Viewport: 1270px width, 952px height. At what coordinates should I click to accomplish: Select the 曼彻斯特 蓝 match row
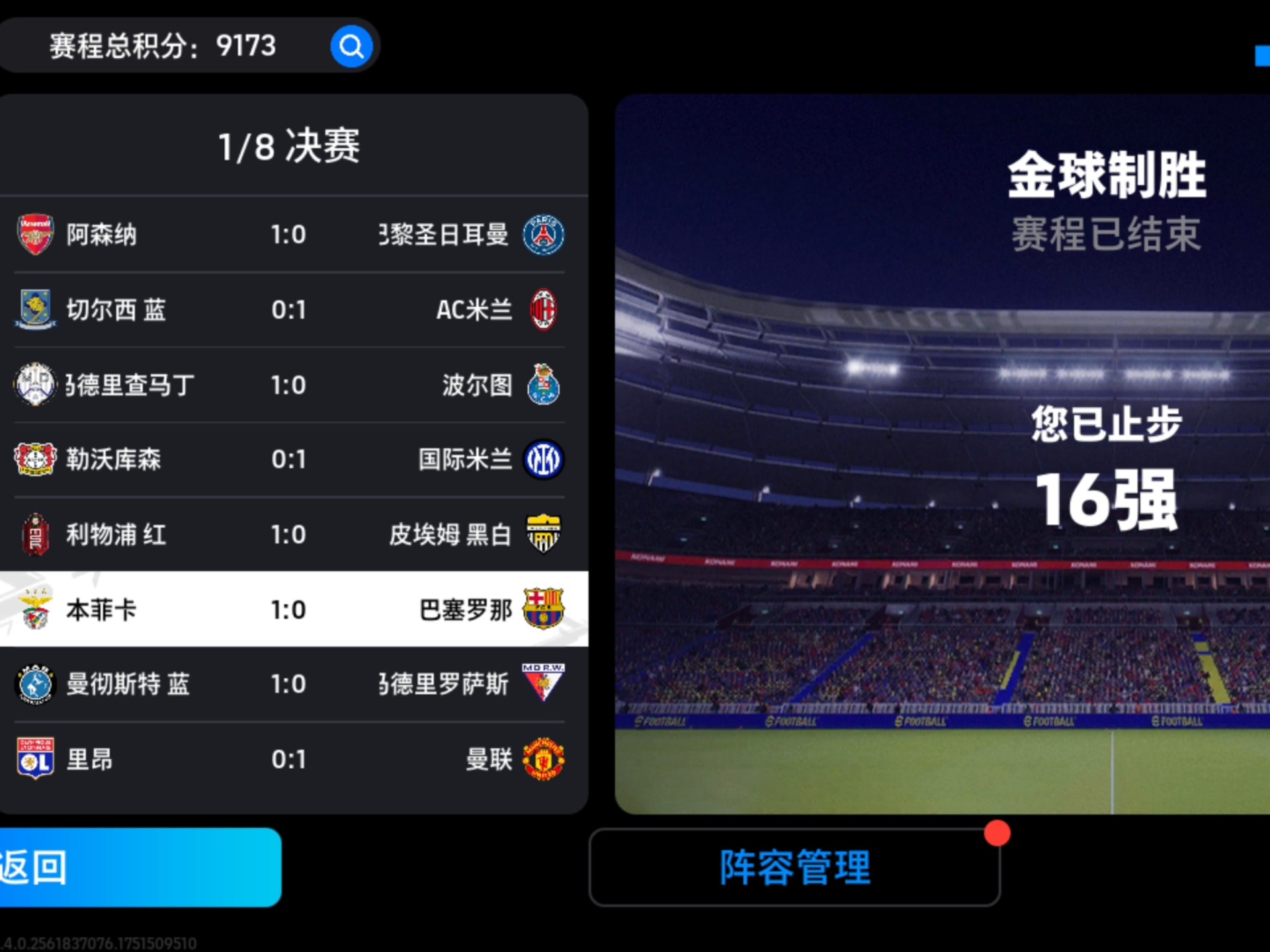pos(291,685)
